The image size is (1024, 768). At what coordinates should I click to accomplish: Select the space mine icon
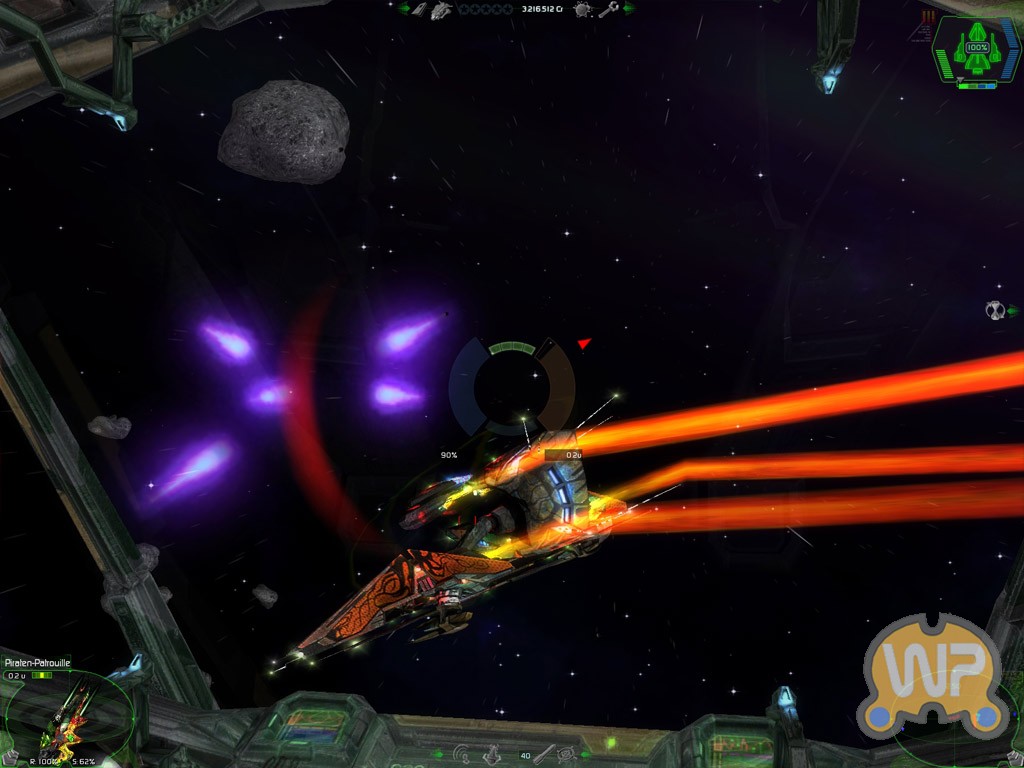[x=583, y=9]
